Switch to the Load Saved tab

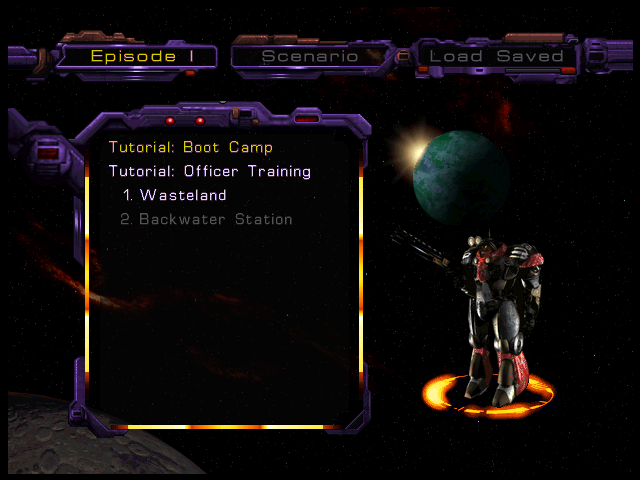(x=496, y=56)
